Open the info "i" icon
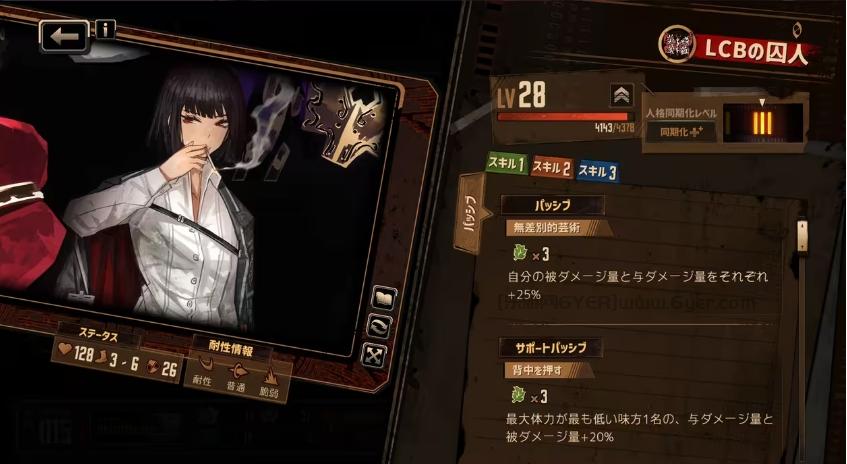Screen dimensions: 847x464 pyautogui.click(x=105, y=29)
